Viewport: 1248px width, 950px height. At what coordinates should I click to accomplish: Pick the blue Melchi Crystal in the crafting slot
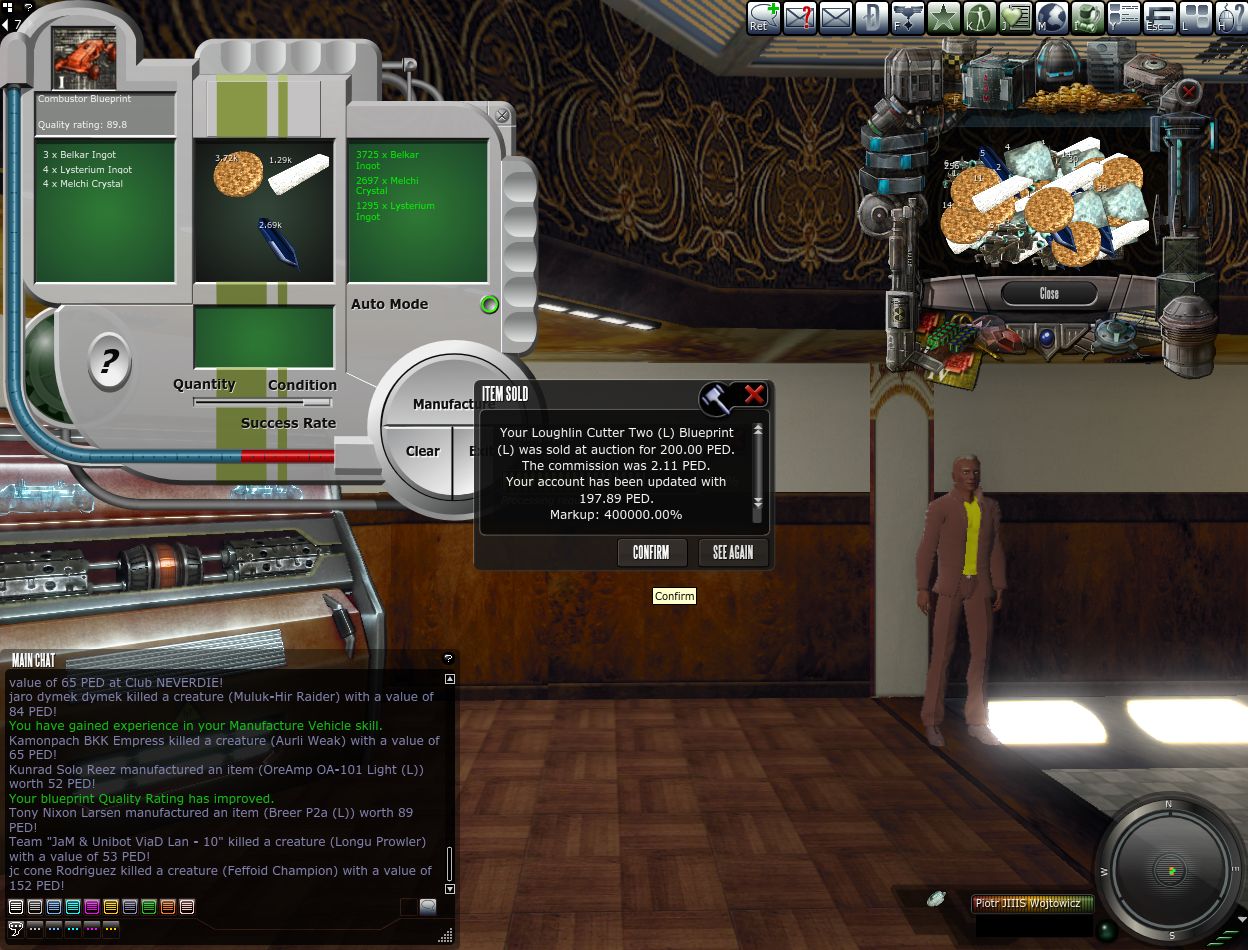point(278,241)
